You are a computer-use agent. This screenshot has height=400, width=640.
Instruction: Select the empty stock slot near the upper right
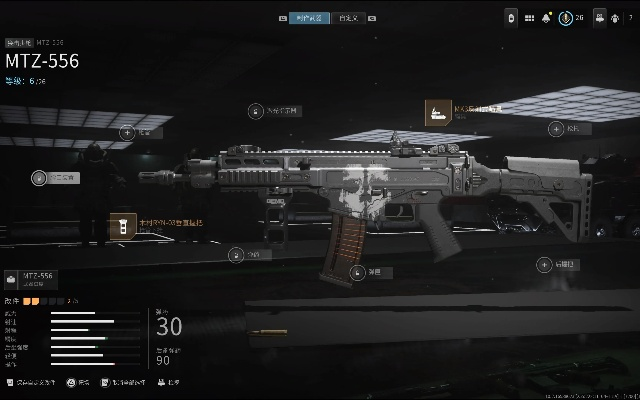click(556, 128)
